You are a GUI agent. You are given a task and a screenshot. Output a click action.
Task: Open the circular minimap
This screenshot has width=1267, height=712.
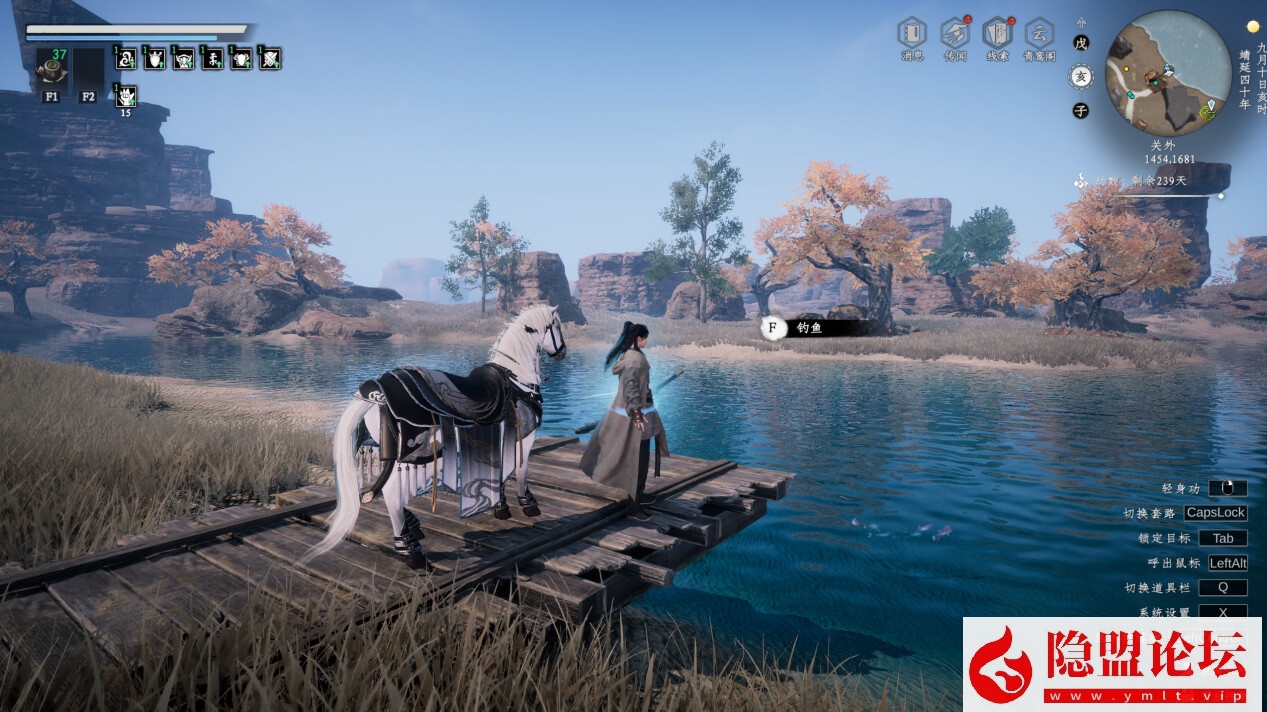(1167, 73)
